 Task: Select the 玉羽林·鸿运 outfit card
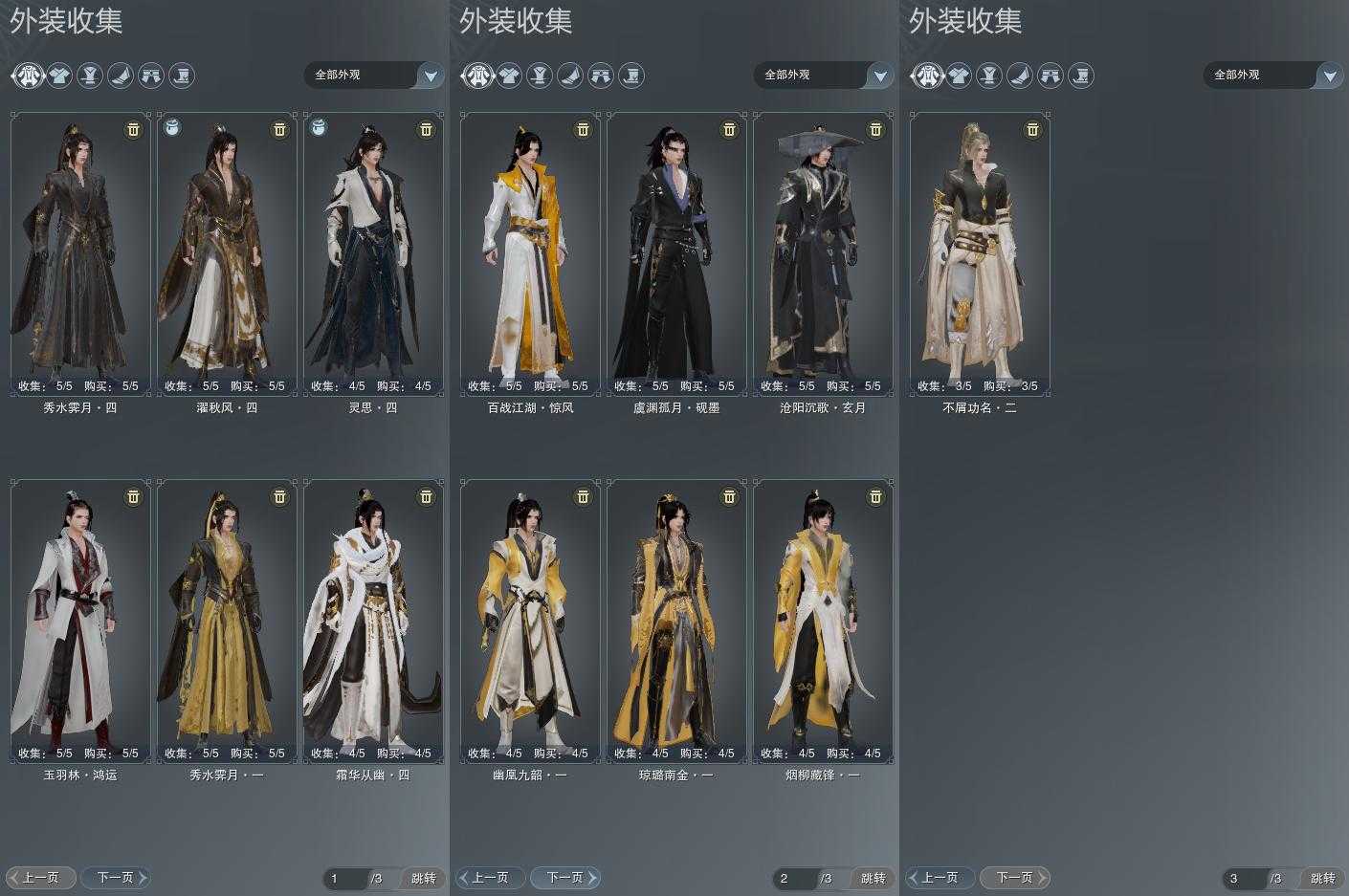pos(80,622)
